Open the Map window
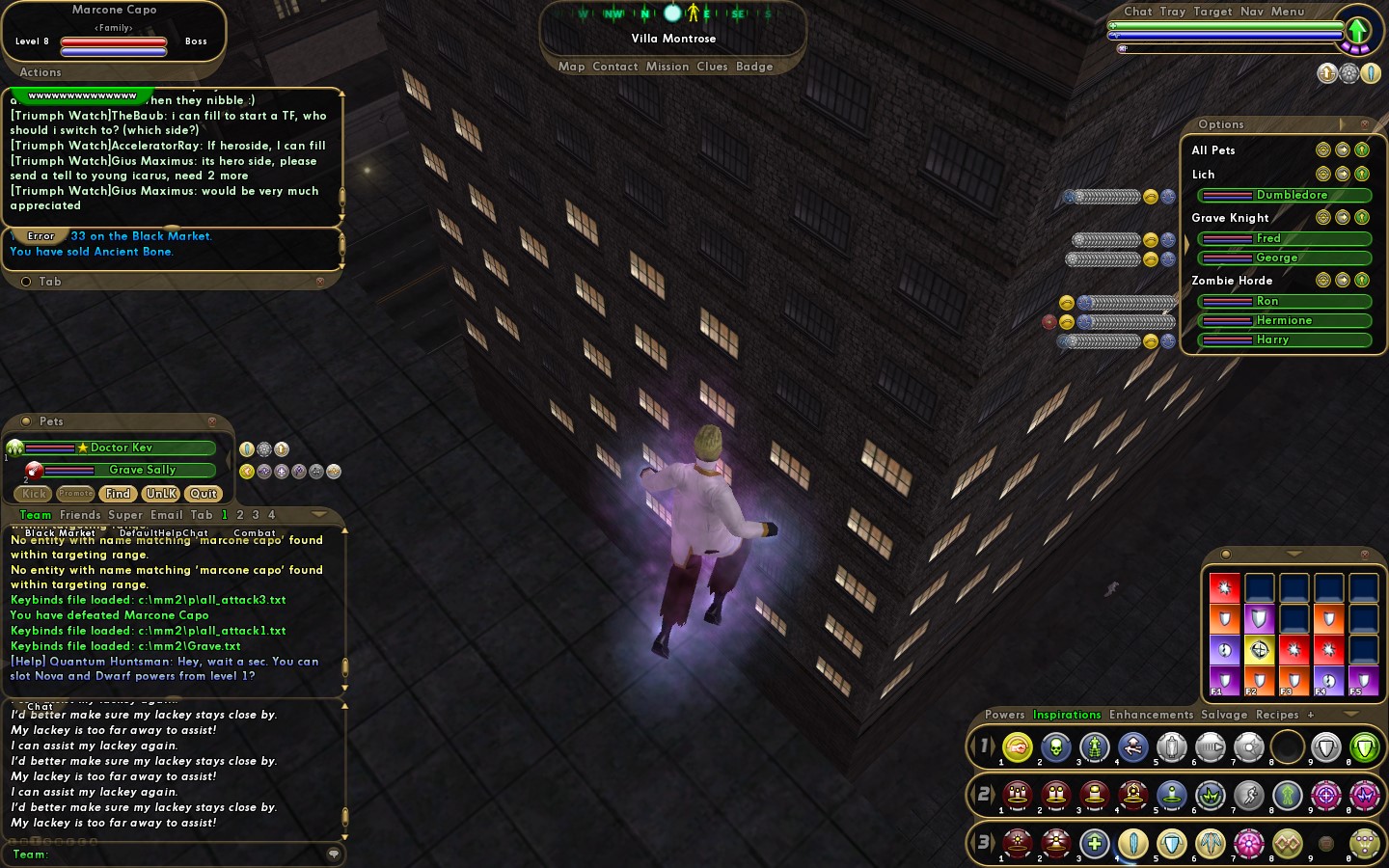The width and height of the screenshot is (1389, 868). point(571,67)
